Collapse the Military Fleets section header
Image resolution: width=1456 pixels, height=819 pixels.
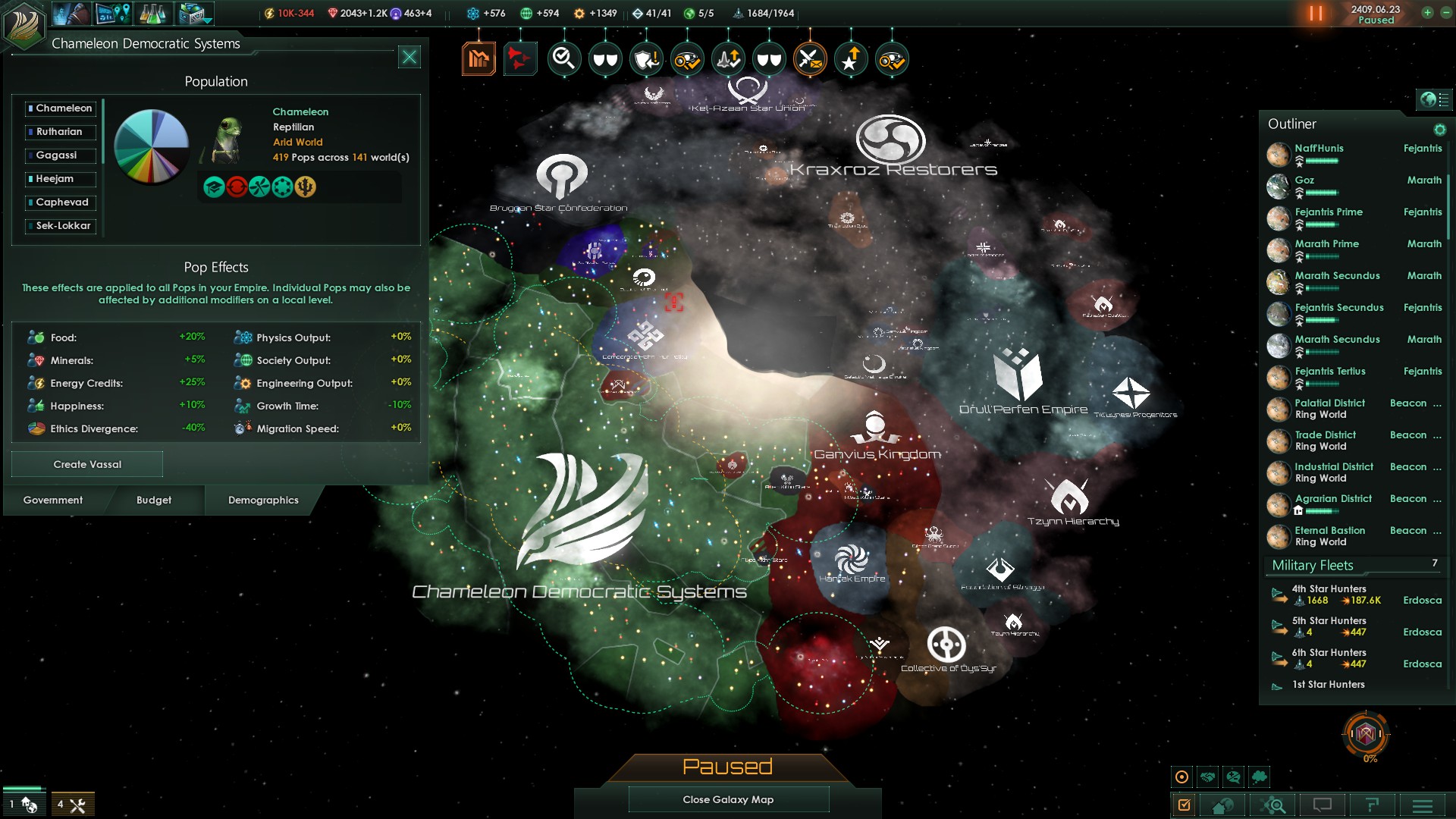(x=1313, y=566)
